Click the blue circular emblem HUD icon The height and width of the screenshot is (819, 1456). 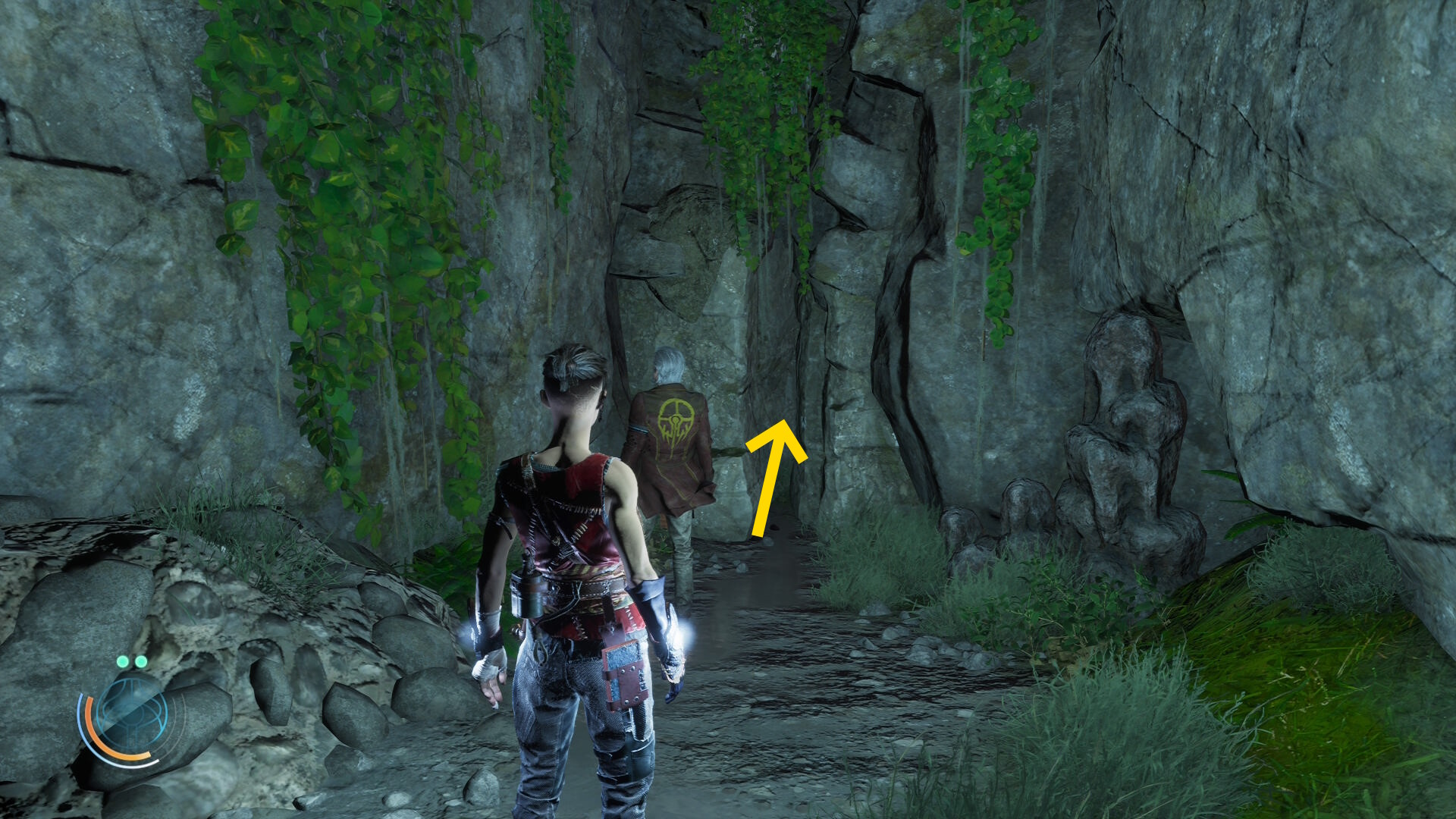tap(130, 713)
